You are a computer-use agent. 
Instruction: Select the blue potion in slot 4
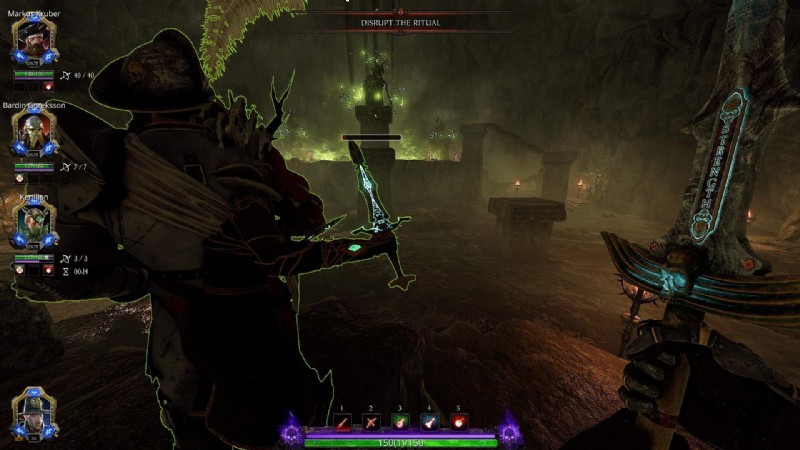pos(430,424)
